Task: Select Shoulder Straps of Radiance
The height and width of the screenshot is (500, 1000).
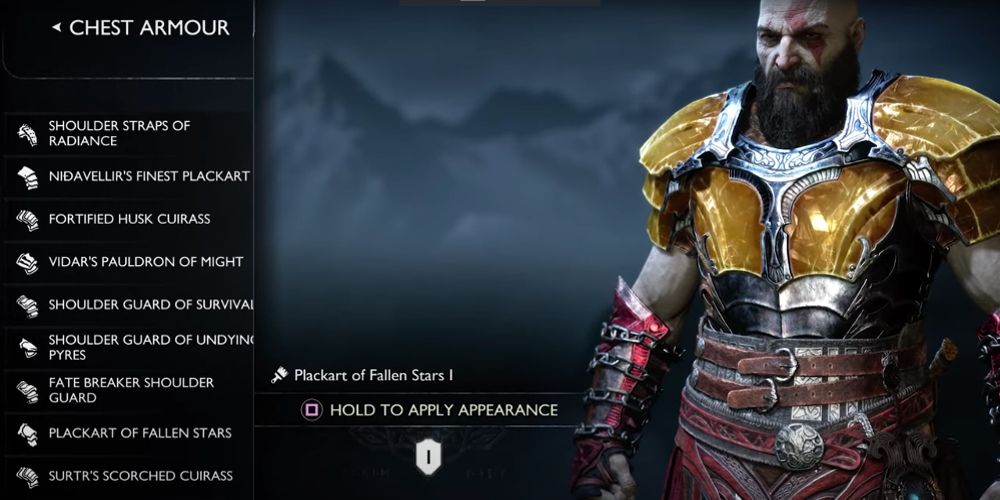Action: 120,133
